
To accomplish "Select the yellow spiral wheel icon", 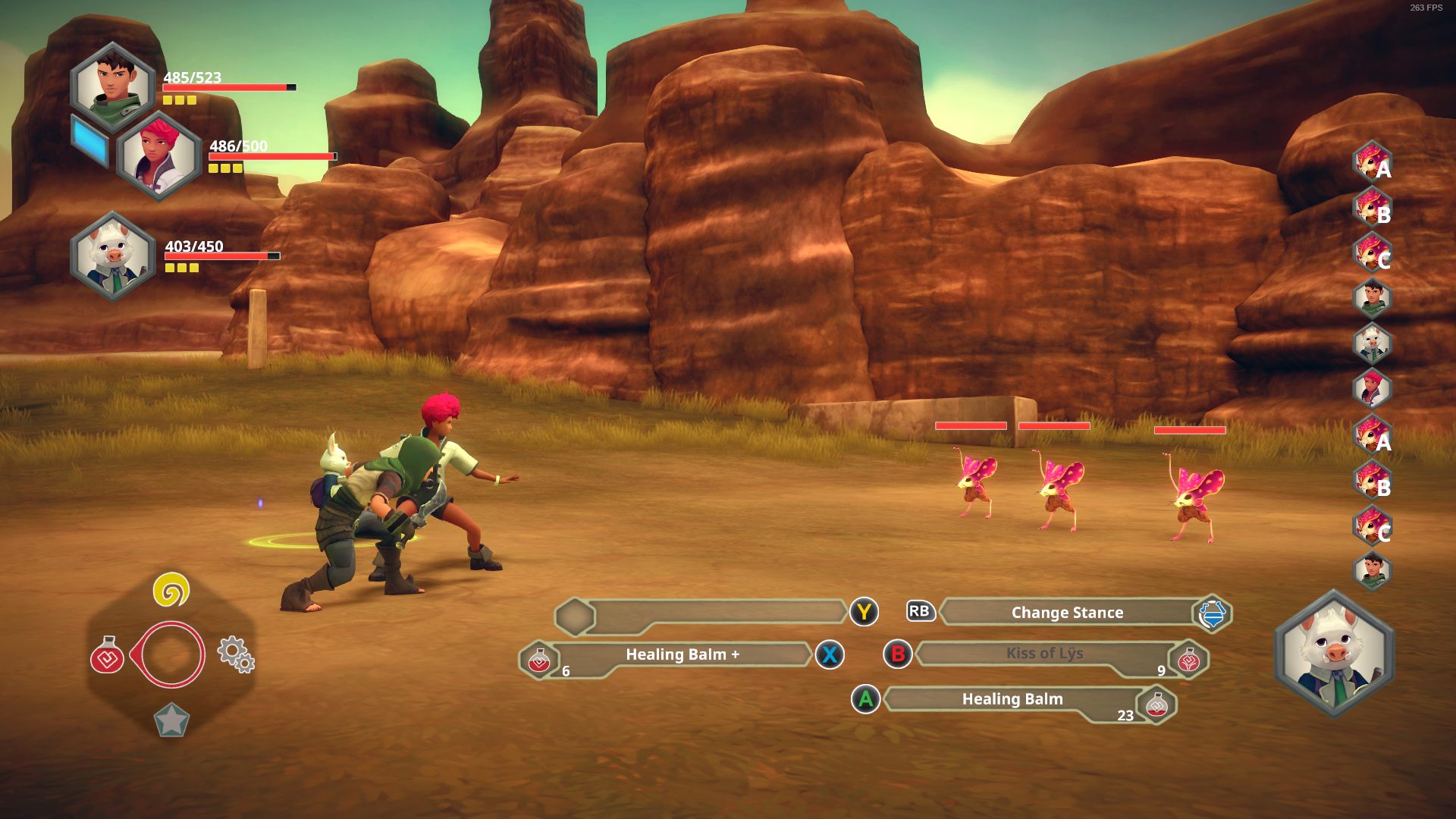I will [x=171, y=590].
